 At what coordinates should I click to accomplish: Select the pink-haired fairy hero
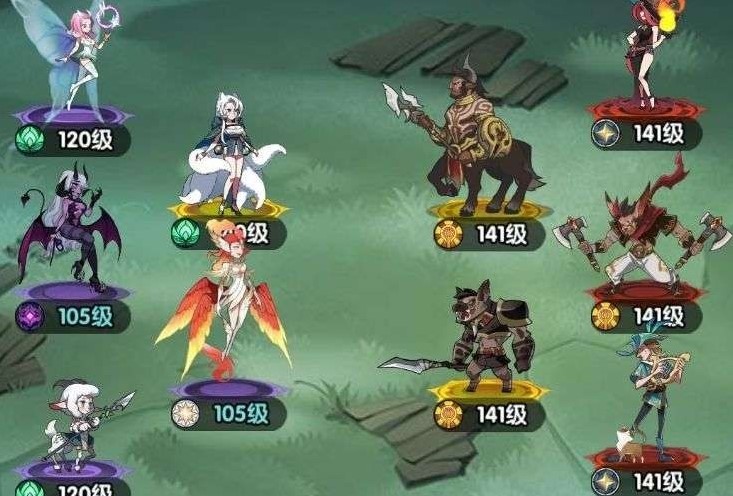point(78,55)
